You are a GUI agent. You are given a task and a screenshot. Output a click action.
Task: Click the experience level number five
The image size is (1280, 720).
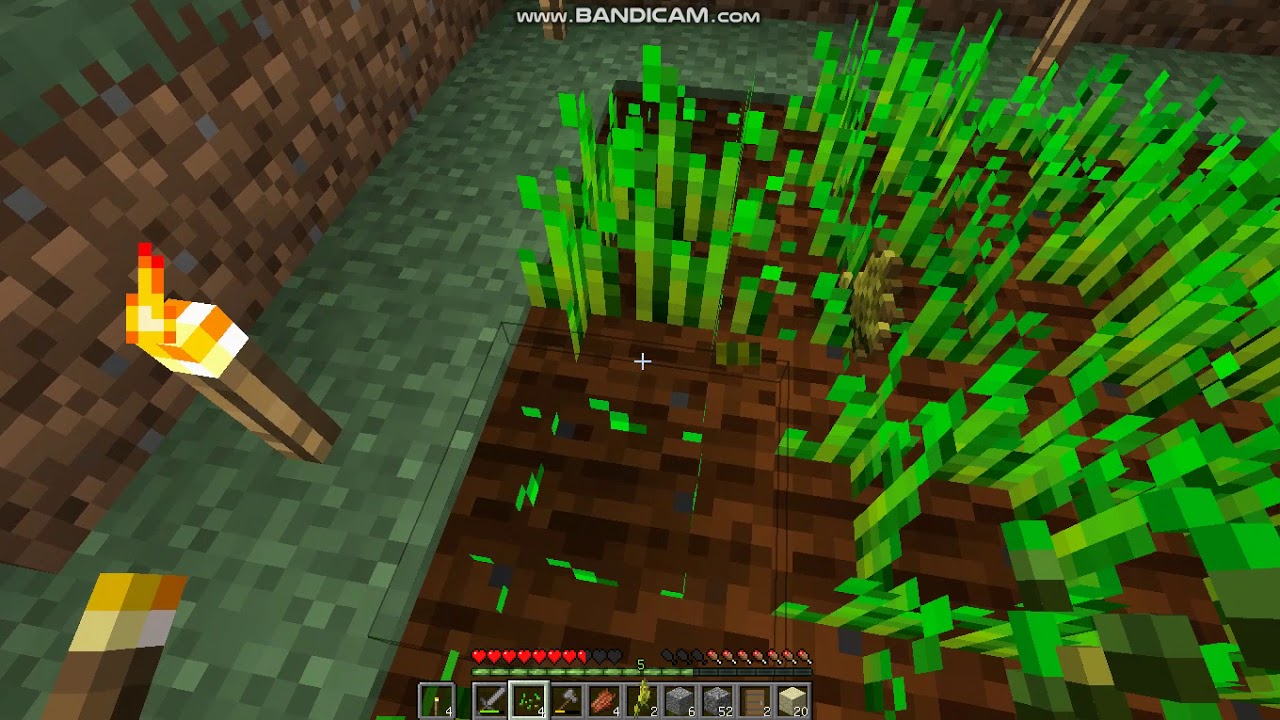point(641,662)
